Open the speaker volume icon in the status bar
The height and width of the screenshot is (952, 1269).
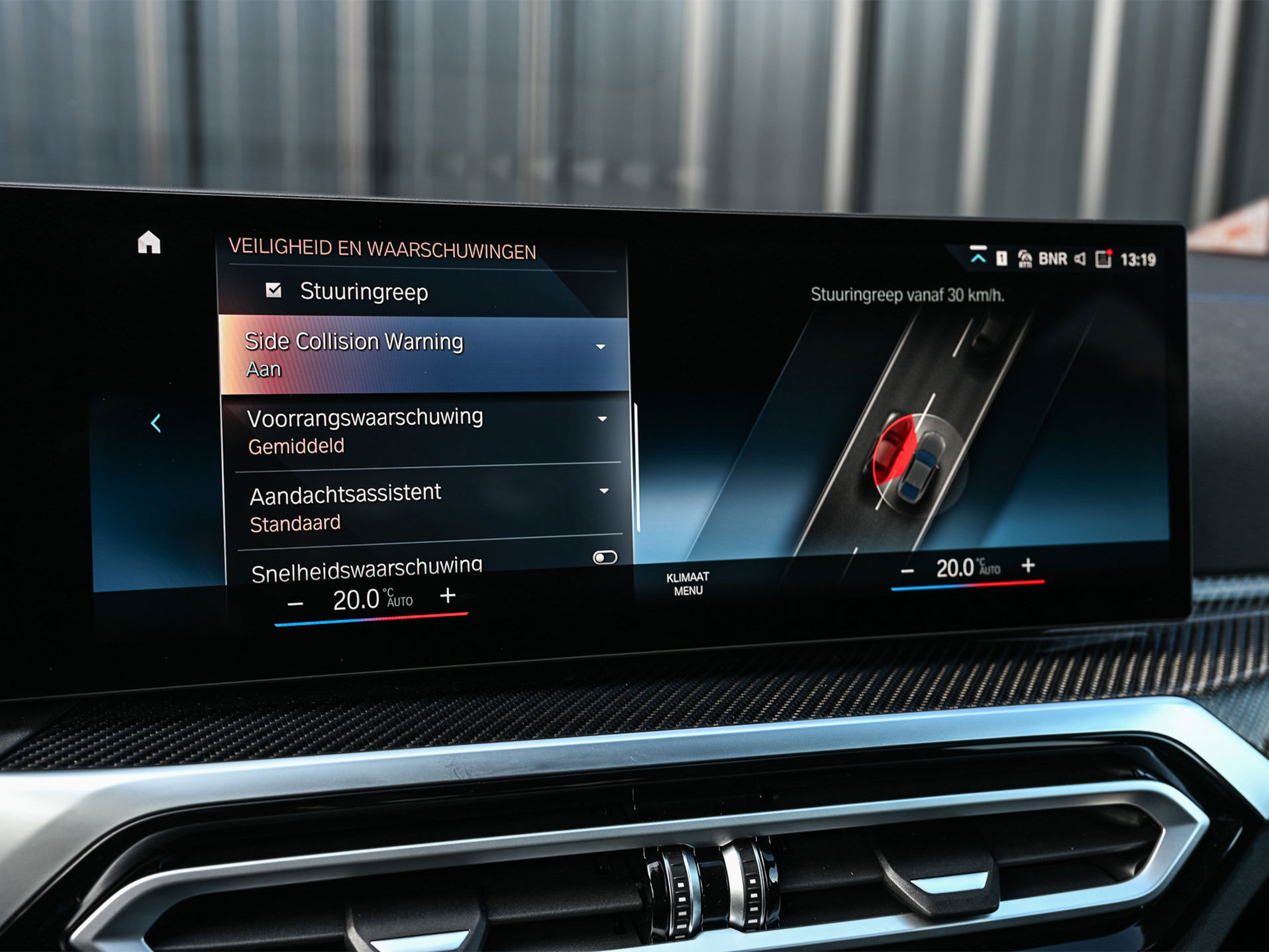[x=1080, y=258]
